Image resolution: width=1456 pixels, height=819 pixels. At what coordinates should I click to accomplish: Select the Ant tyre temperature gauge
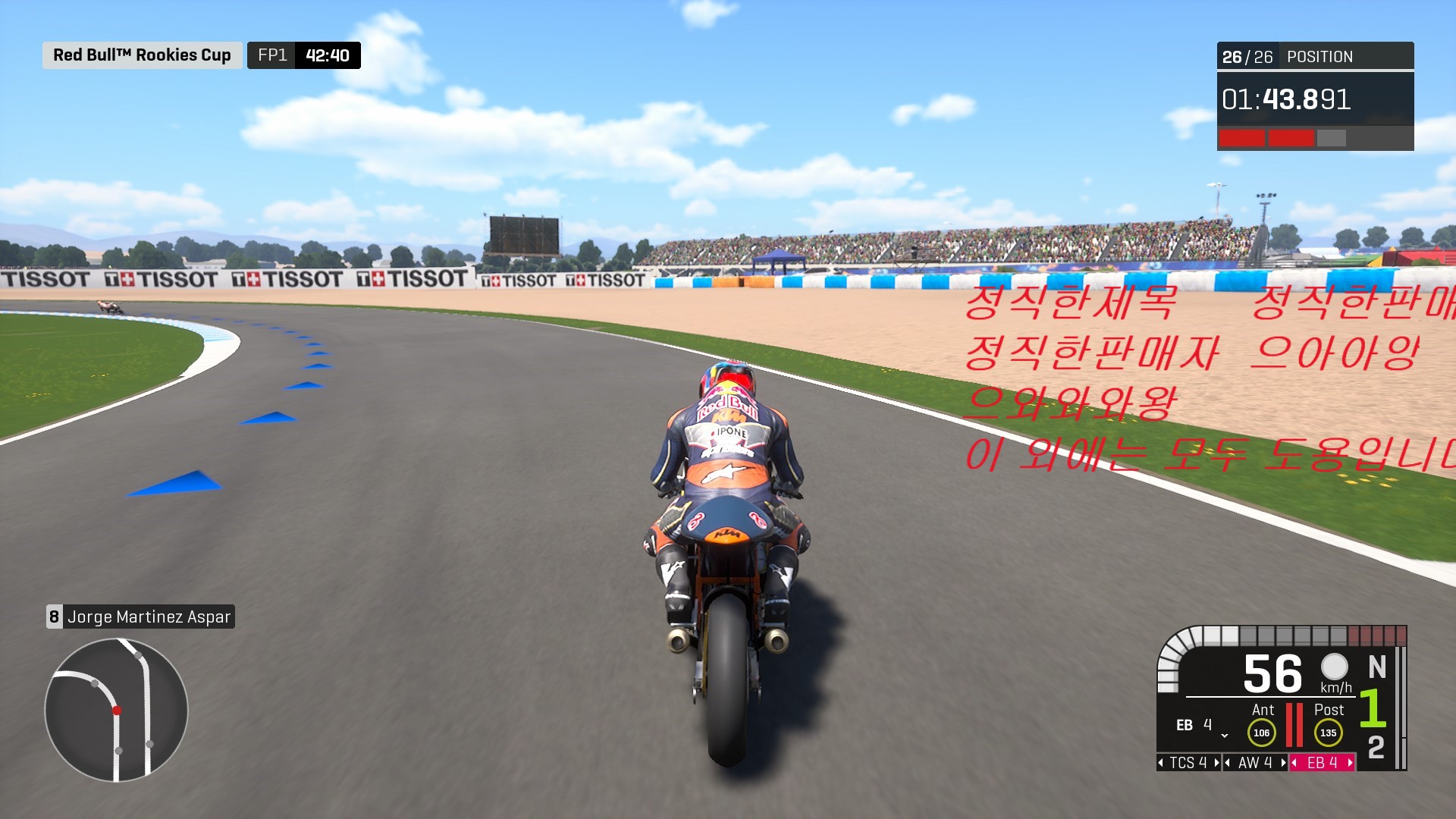click(1261, 733)
